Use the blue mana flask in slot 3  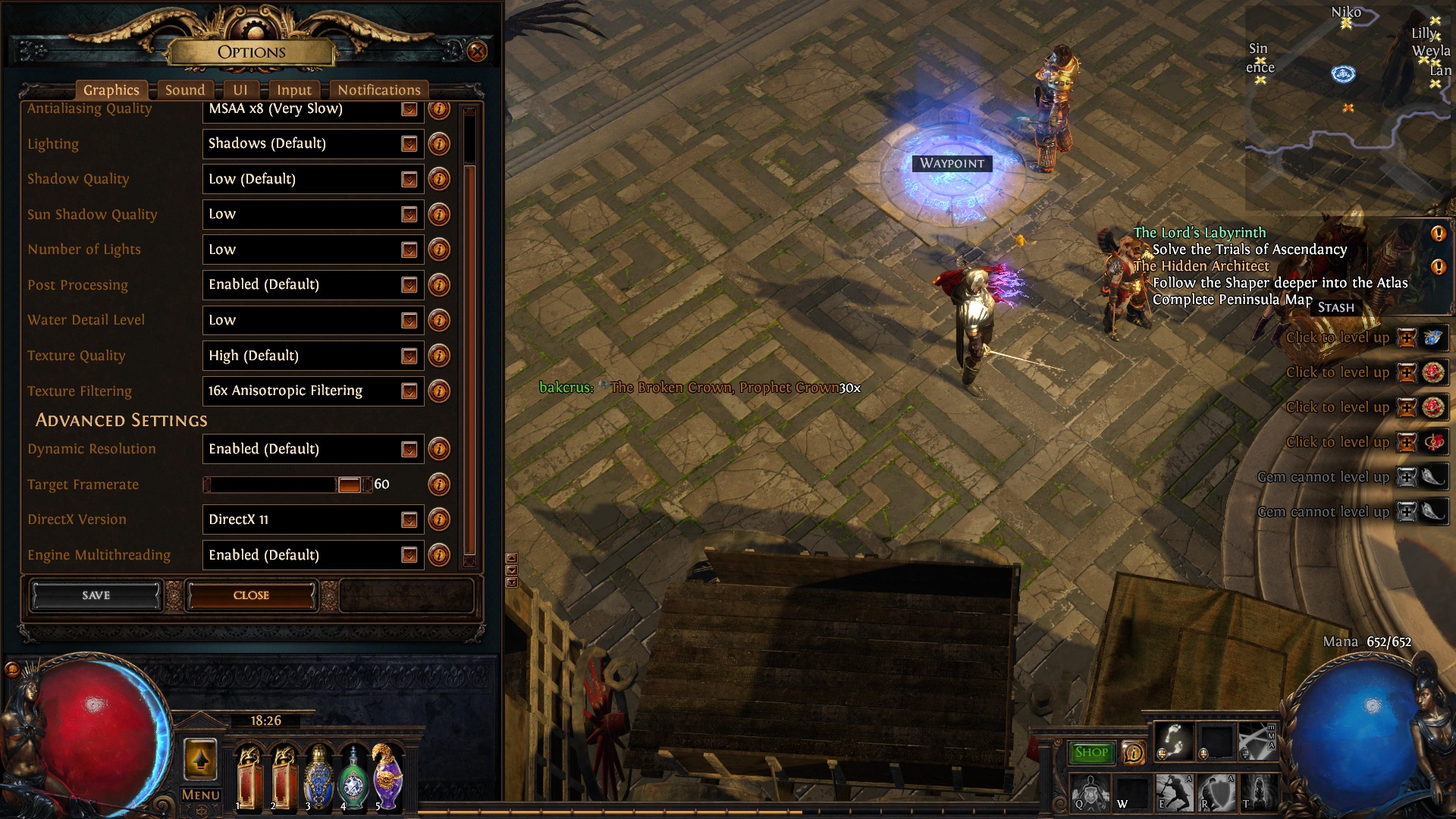(318, 777)
